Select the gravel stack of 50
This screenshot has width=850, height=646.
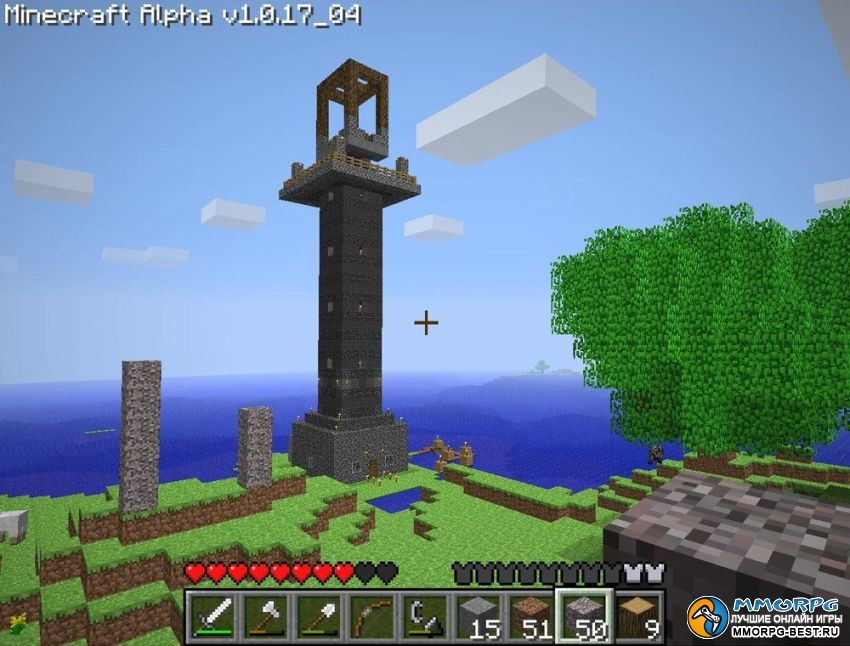[584, 616]
